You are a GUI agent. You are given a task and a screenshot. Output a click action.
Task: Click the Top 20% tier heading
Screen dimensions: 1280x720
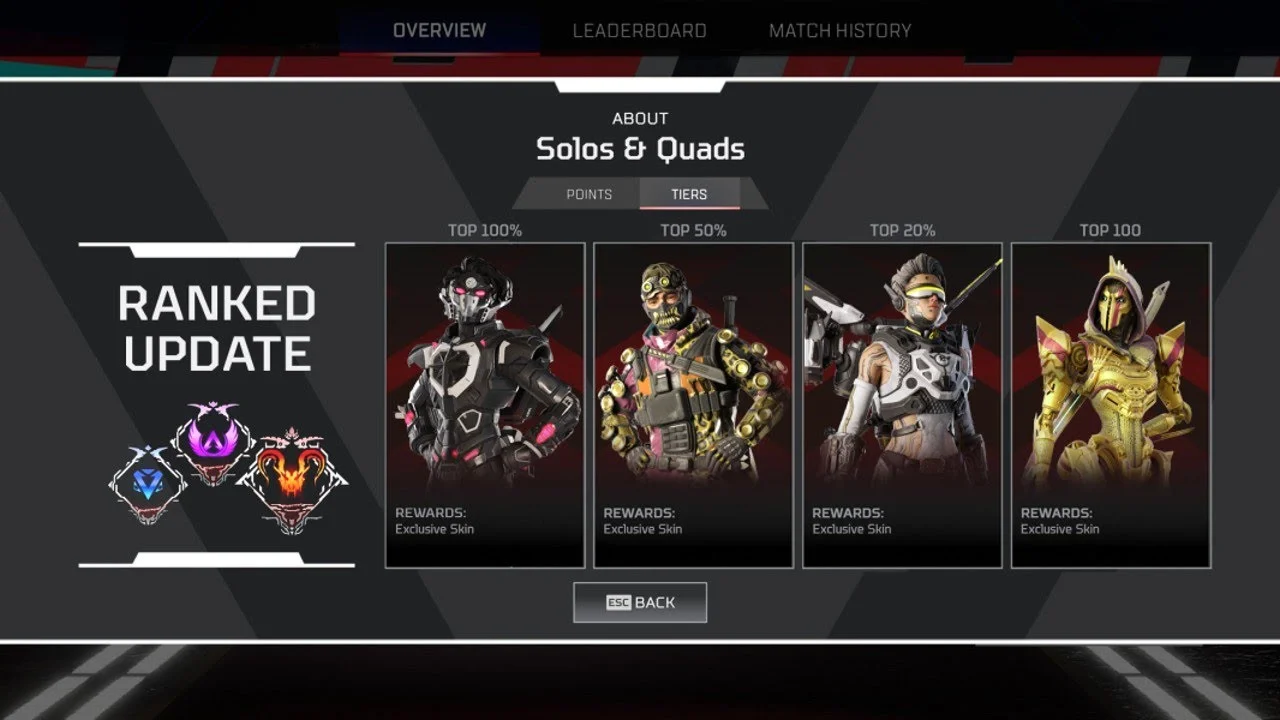click(902, 229)
